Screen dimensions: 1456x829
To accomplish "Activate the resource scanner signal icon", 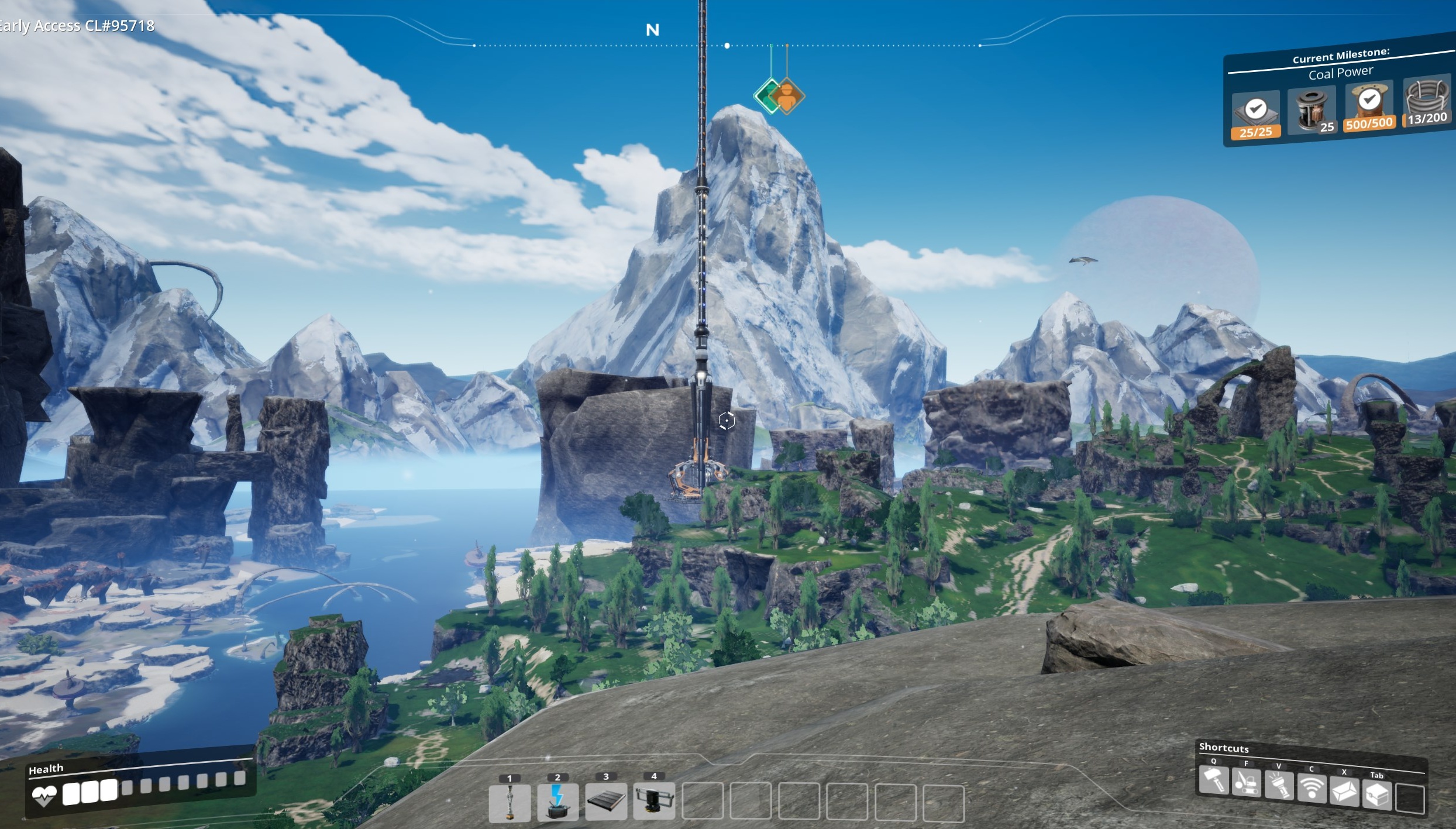I will pyautogui.click(x=1312, y=789).
